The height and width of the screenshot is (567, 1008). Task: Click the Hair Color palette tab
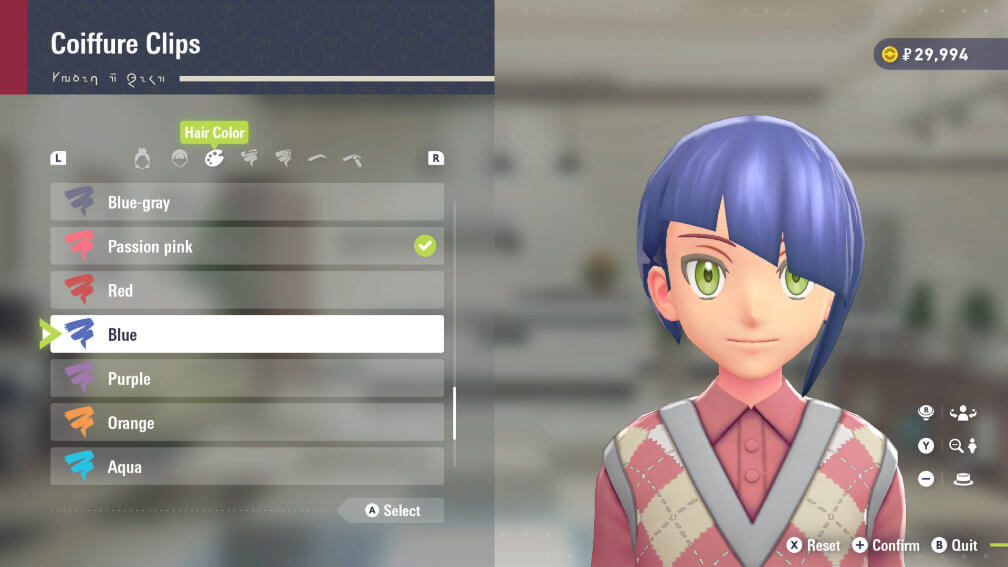[x=214, y=158]
